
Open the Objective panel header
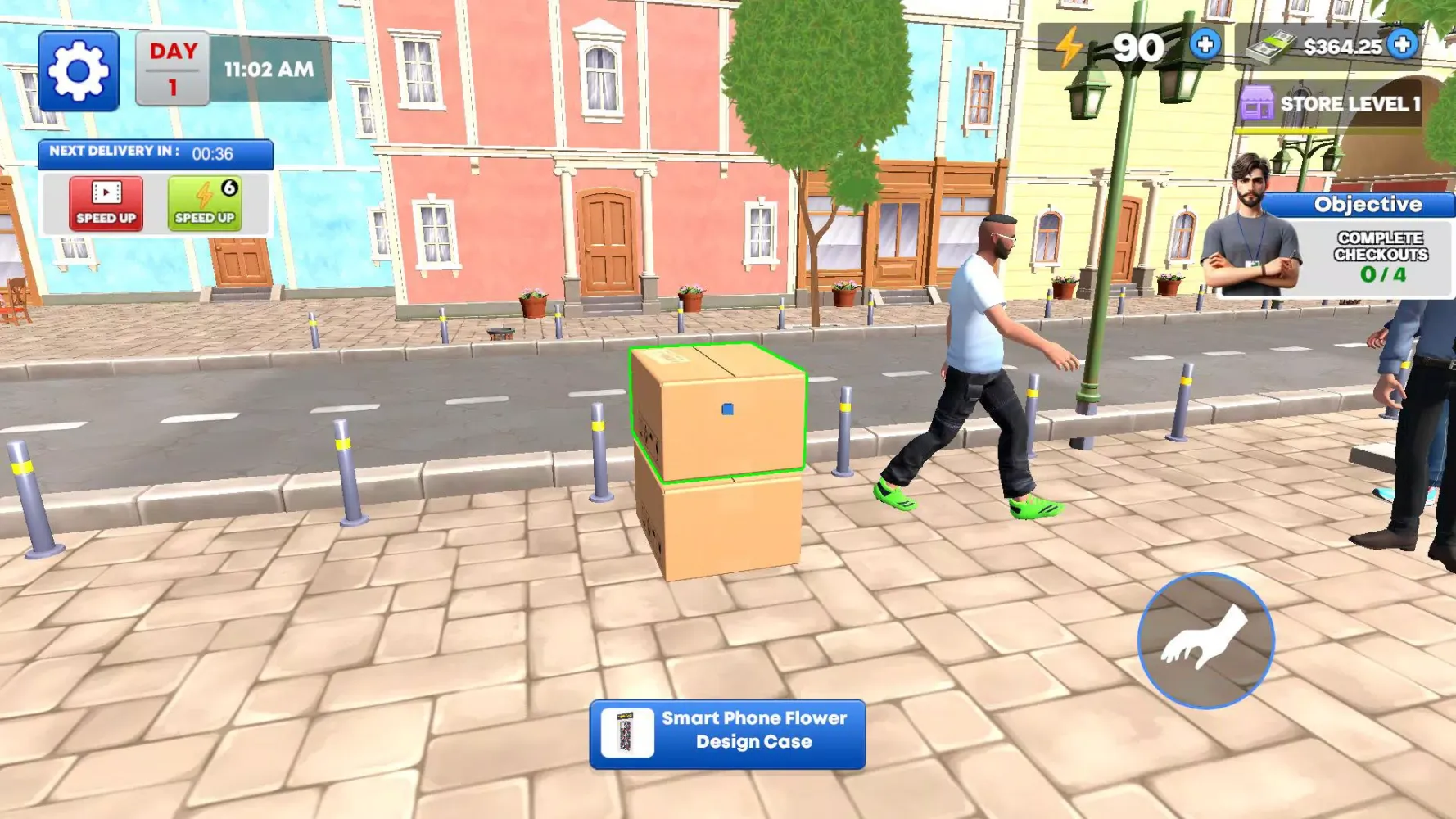[1368, 204]
